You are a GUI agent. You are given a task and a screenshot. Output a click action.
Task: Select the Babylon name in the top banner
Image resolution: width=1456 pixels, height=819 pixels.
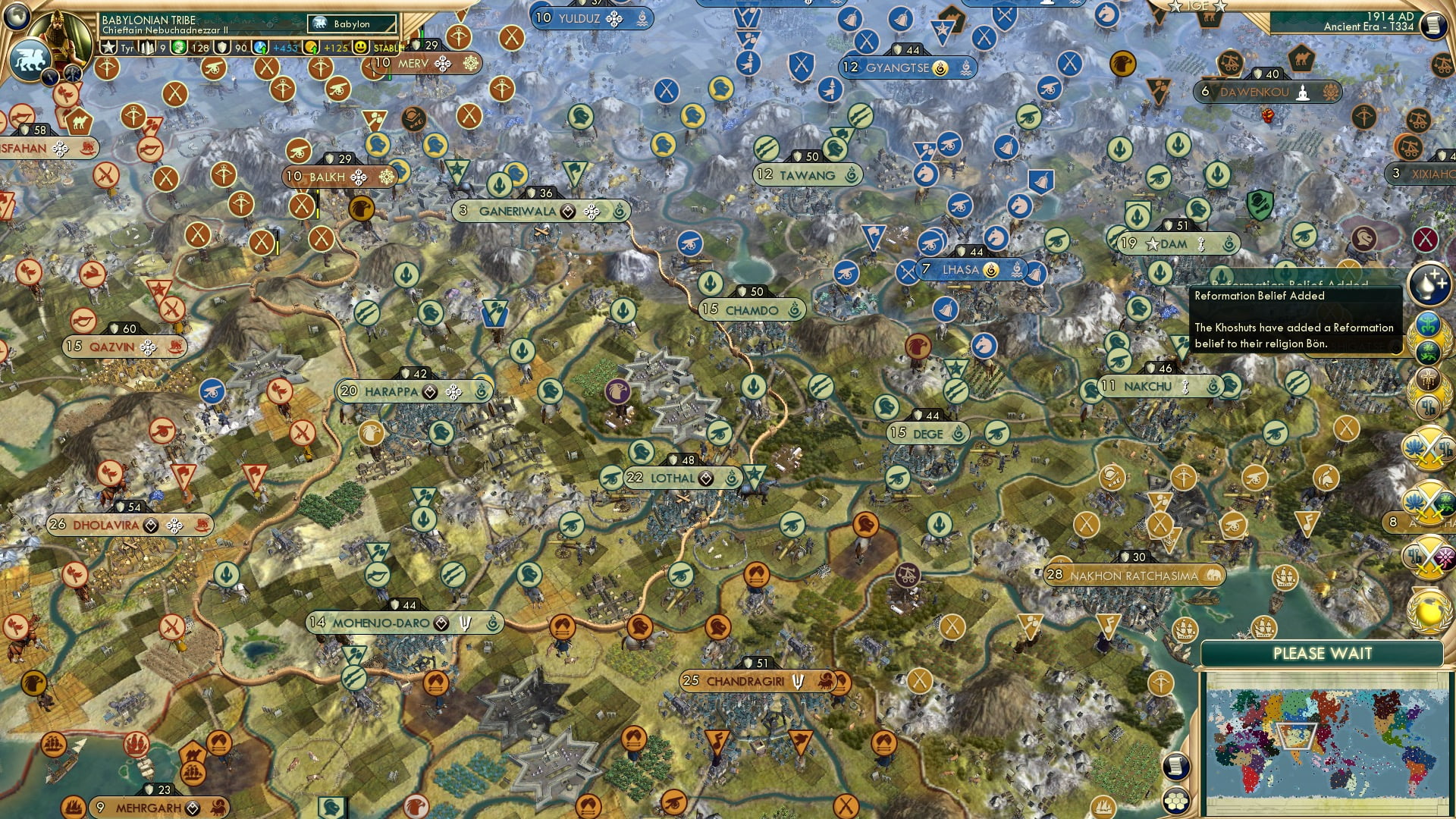click(x=351, y=24)
